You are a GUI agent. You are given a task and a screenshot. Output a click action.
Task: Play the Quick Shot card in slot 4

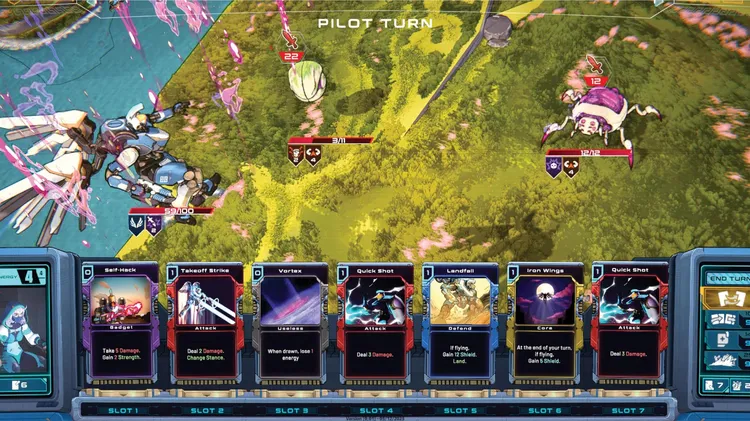[x=375, y=322]
